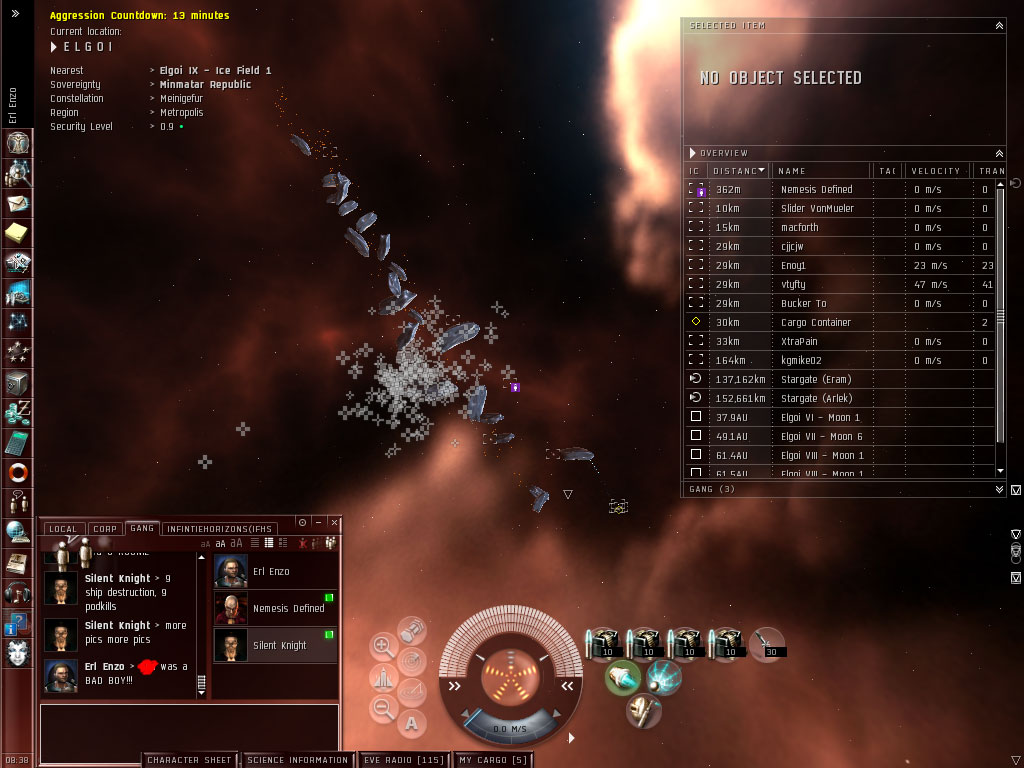The width and height of the screenshot is (1024, 768).
Task: Select the Cargo Container overview entry
Action: pos(816,322)
